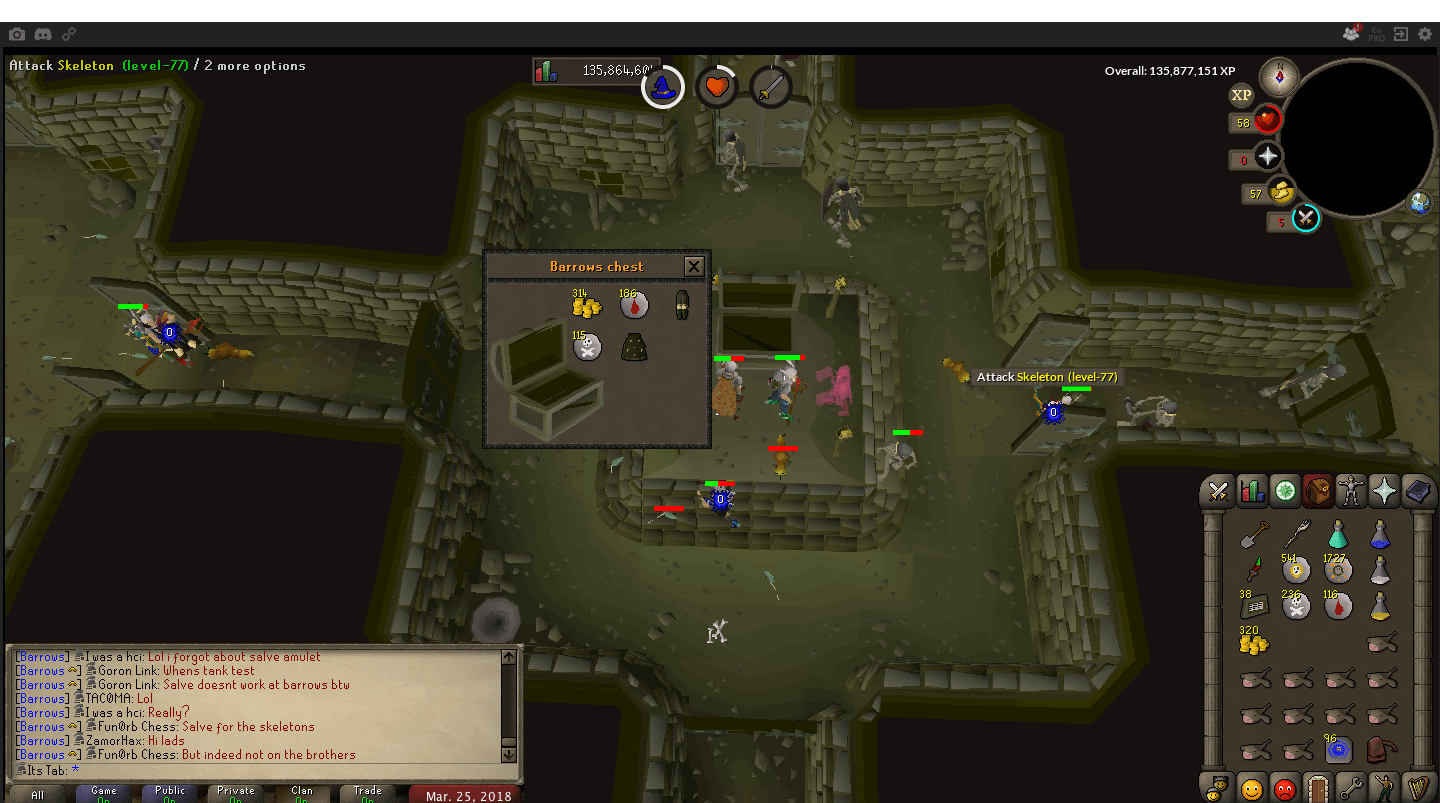1440x803 pixels.
Task: Switch to the Magic spellbook tab
Action: (1418, 490)
